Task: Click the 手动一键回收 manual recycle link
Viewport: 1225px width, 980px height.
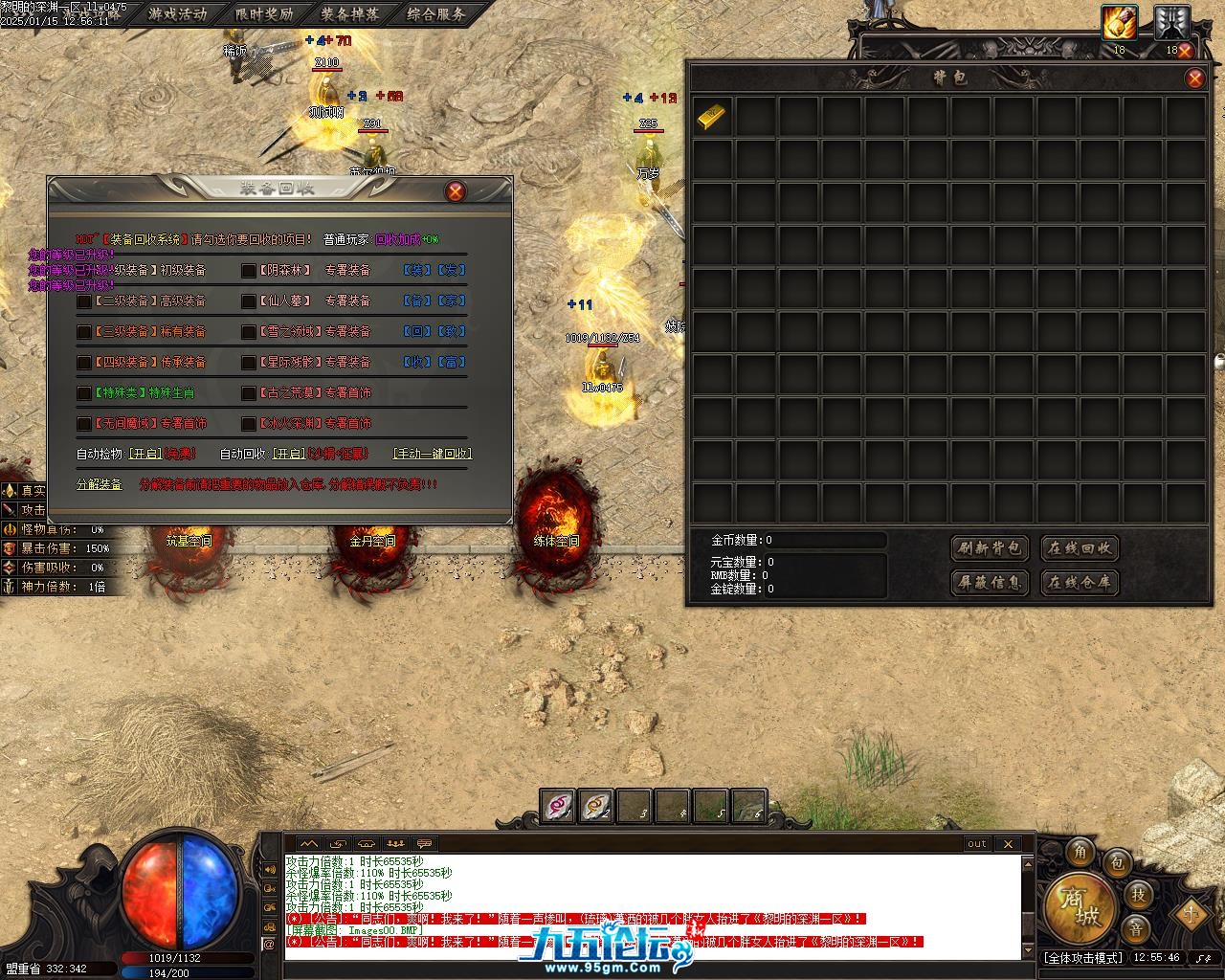Action: point(433,454)
